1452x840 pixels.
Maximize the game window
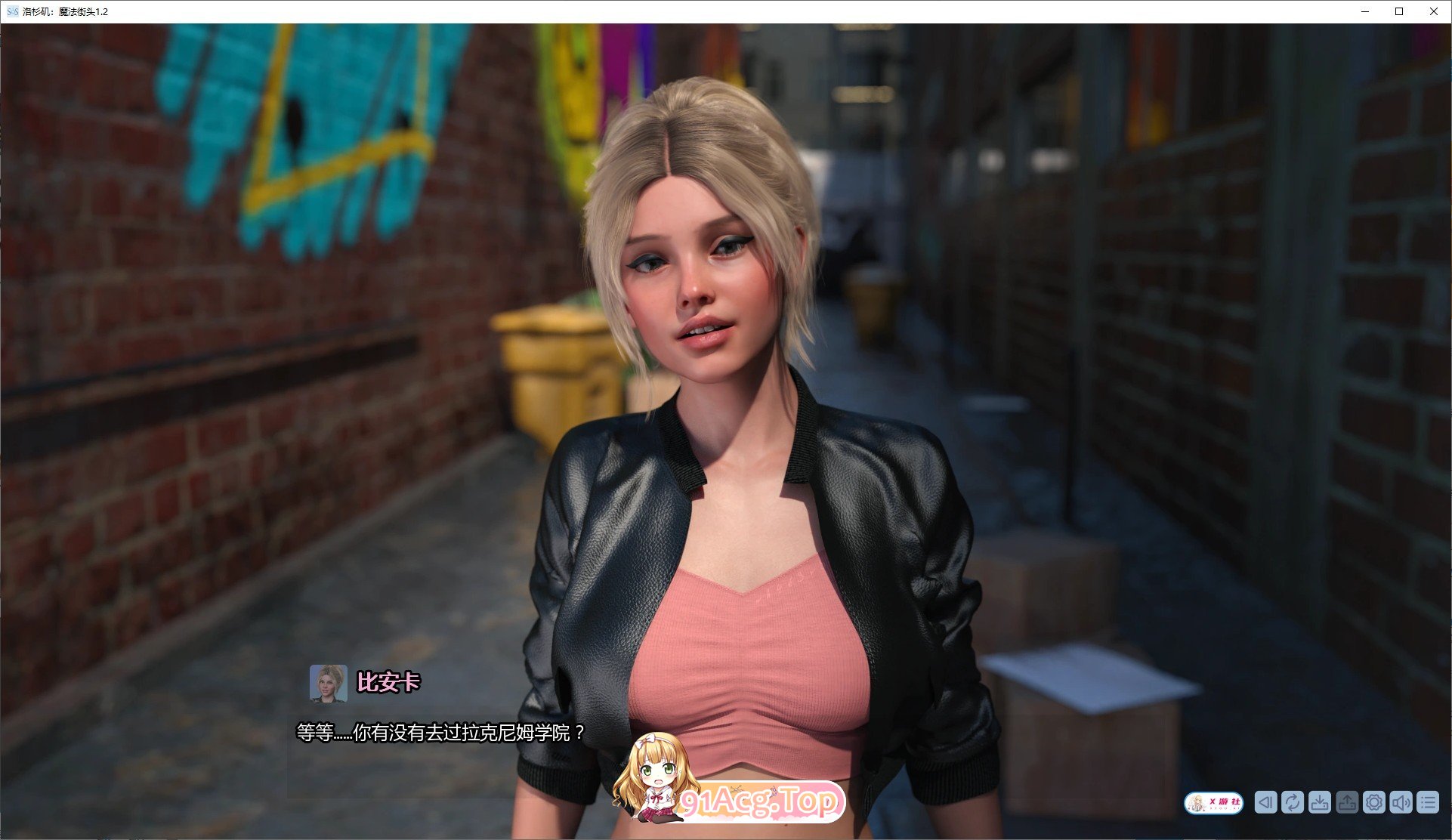click(1399, 11)
